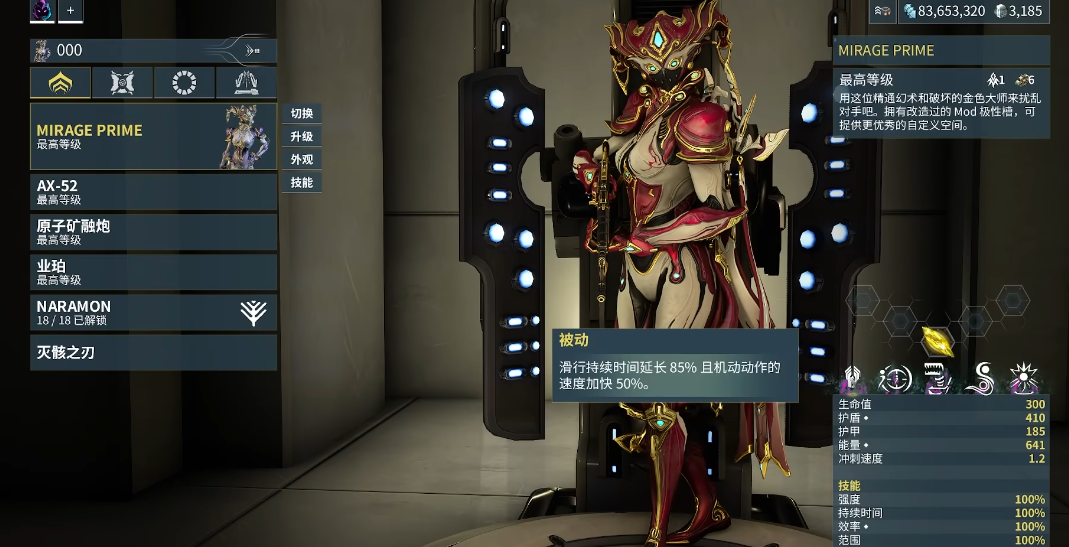Open the 外观 (appearance) menu
Image resolution: width=1069 pixels, height=547 pixels.
point(301,159)
